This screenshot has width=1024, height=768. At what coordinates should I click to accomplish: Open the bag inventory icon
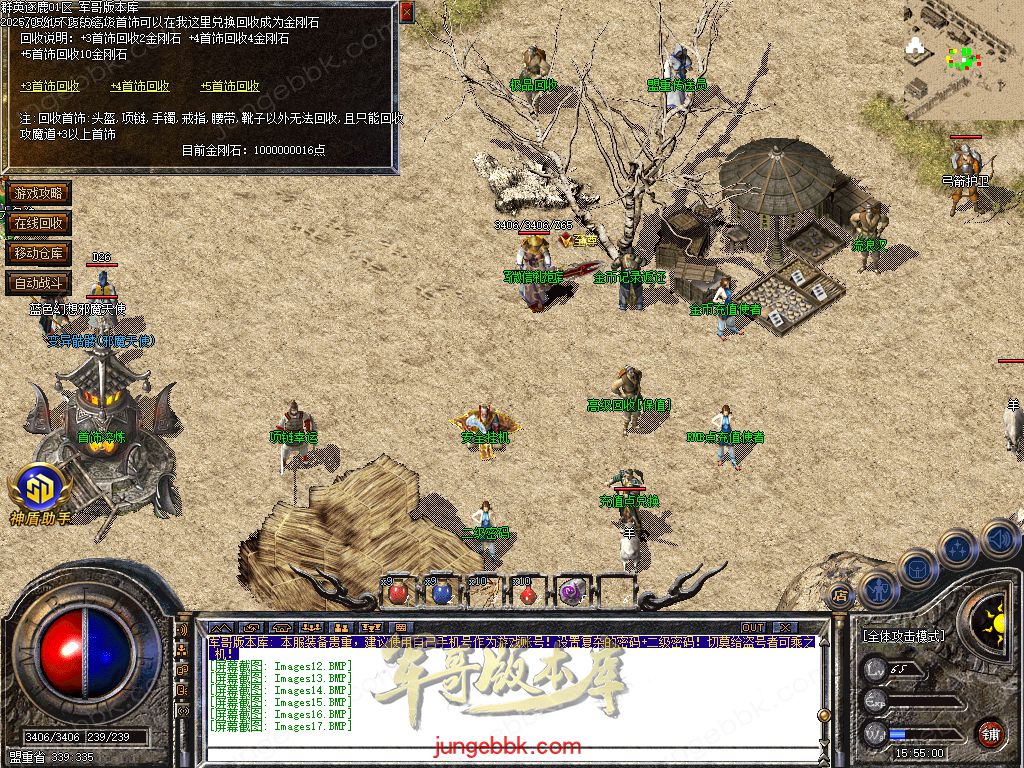917,567
